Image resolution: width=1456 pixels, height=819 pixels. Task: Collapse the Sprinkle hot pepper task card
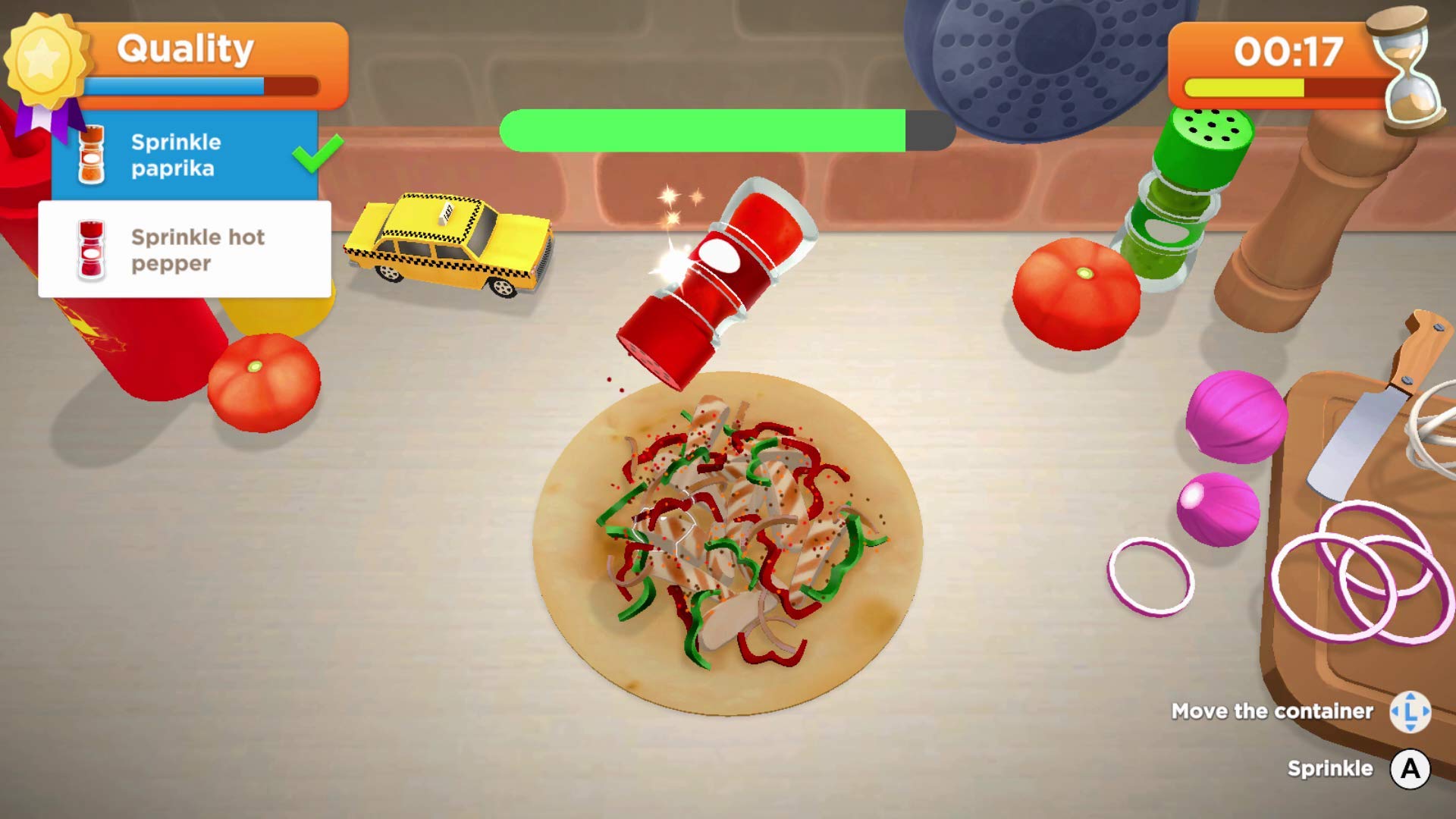coord(186,250)
